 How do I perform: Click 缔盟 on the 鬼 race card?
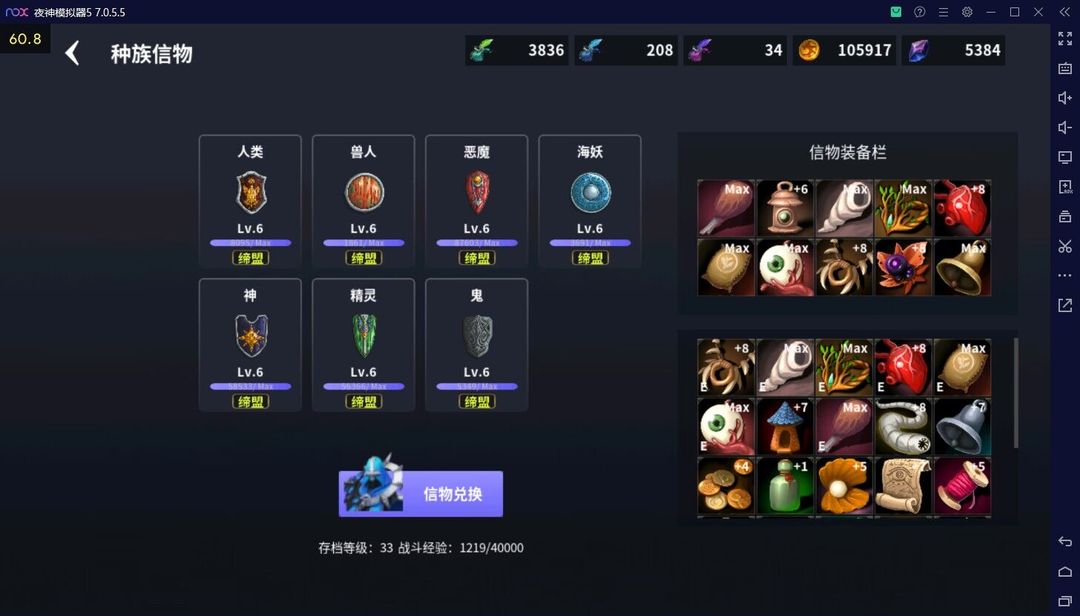(476, 401)
